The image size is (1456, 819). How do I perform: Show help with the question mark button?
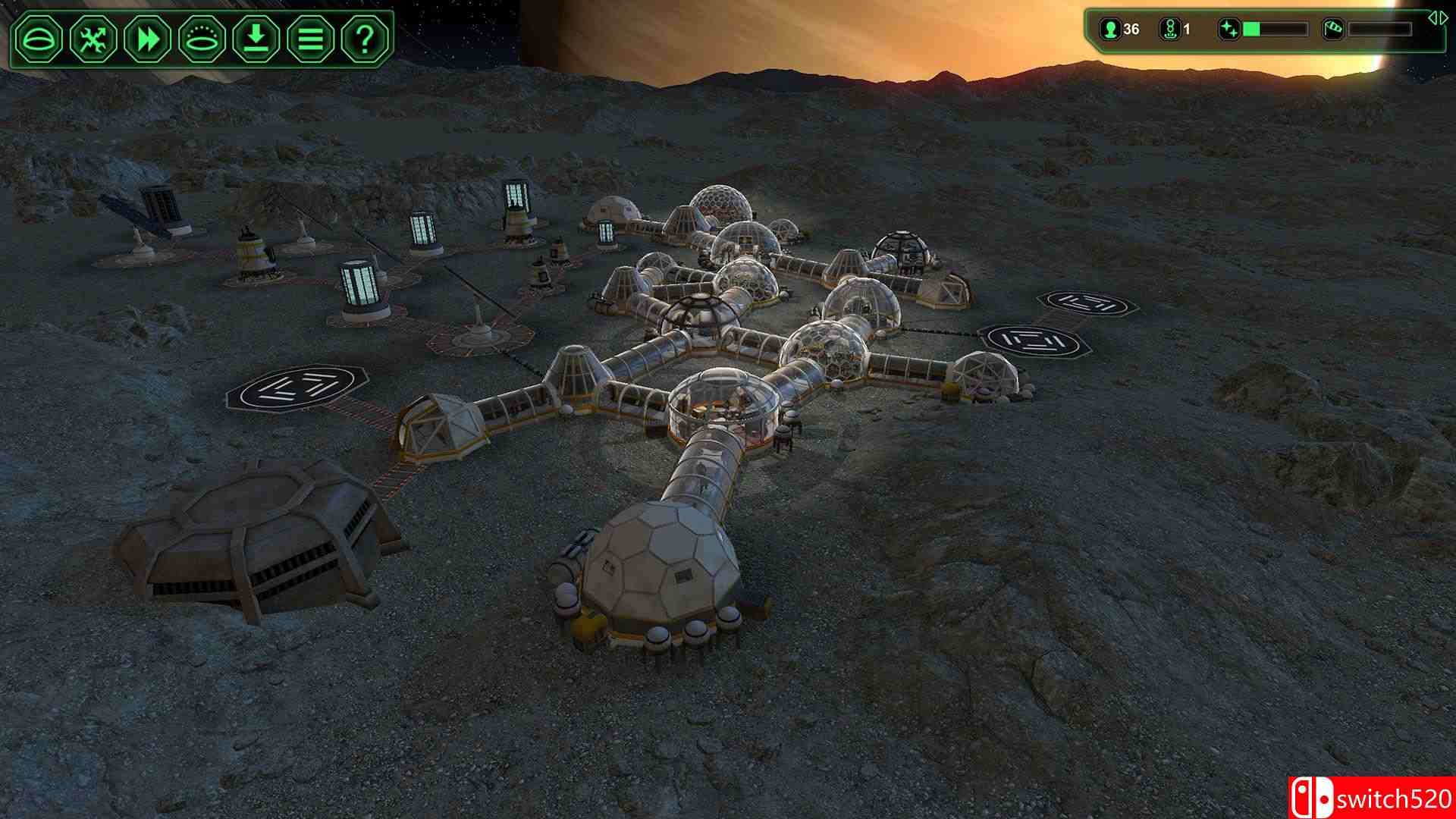tap(365, 39)
